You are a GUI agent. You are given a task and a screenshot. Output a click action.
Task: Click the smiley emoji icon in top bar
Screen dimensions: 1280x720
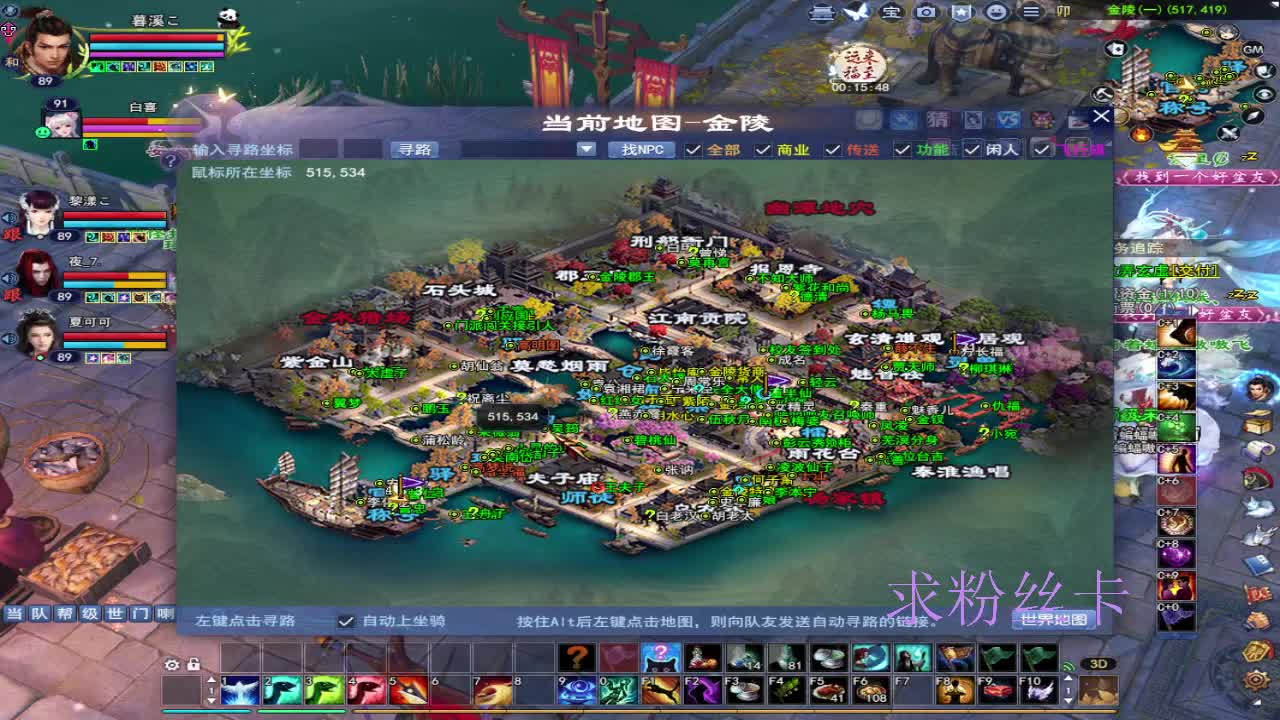[x=995, y=12]
